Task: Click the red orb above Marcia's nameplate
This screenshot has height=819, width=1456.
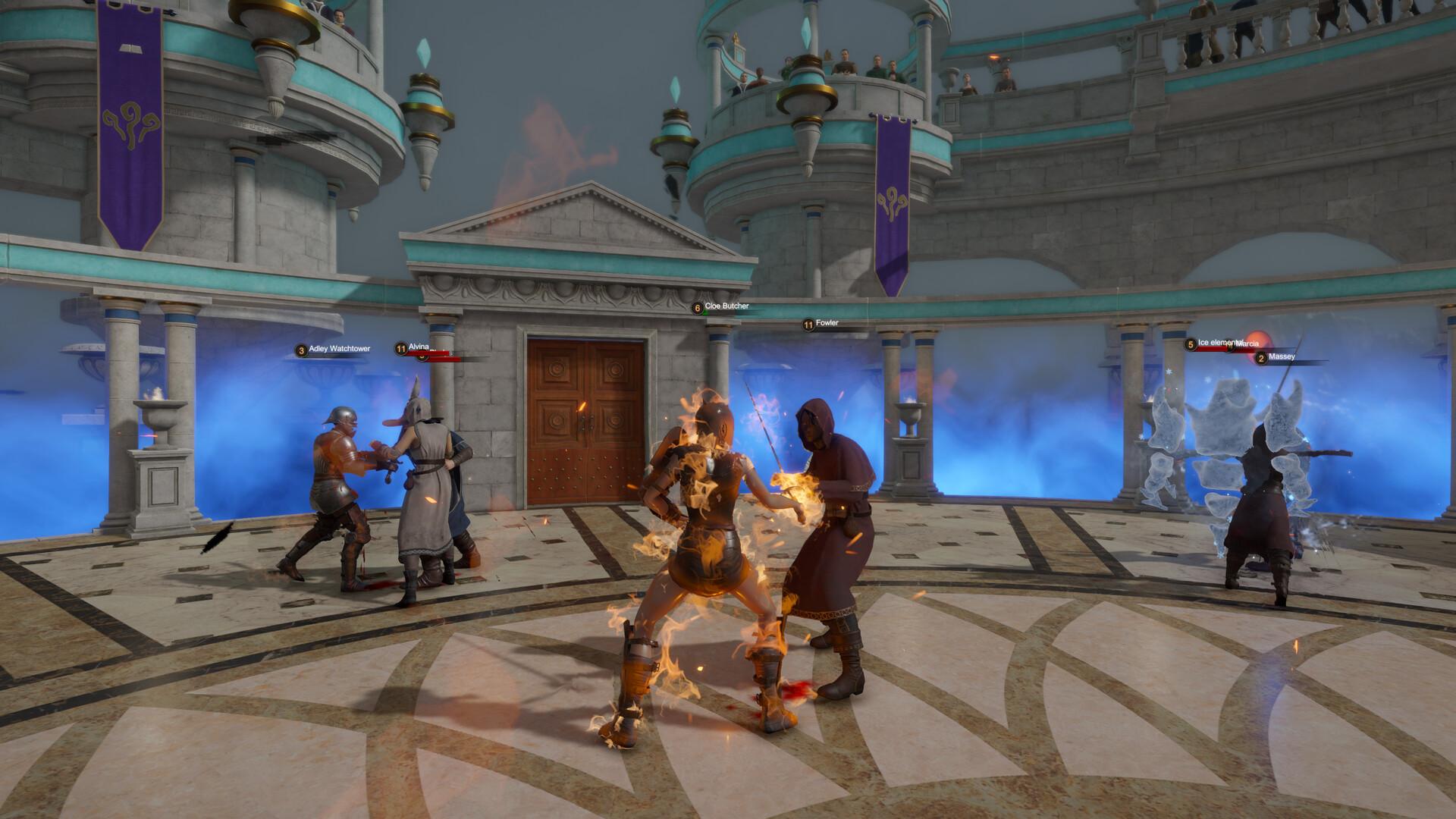Action: pos(1259,337)
